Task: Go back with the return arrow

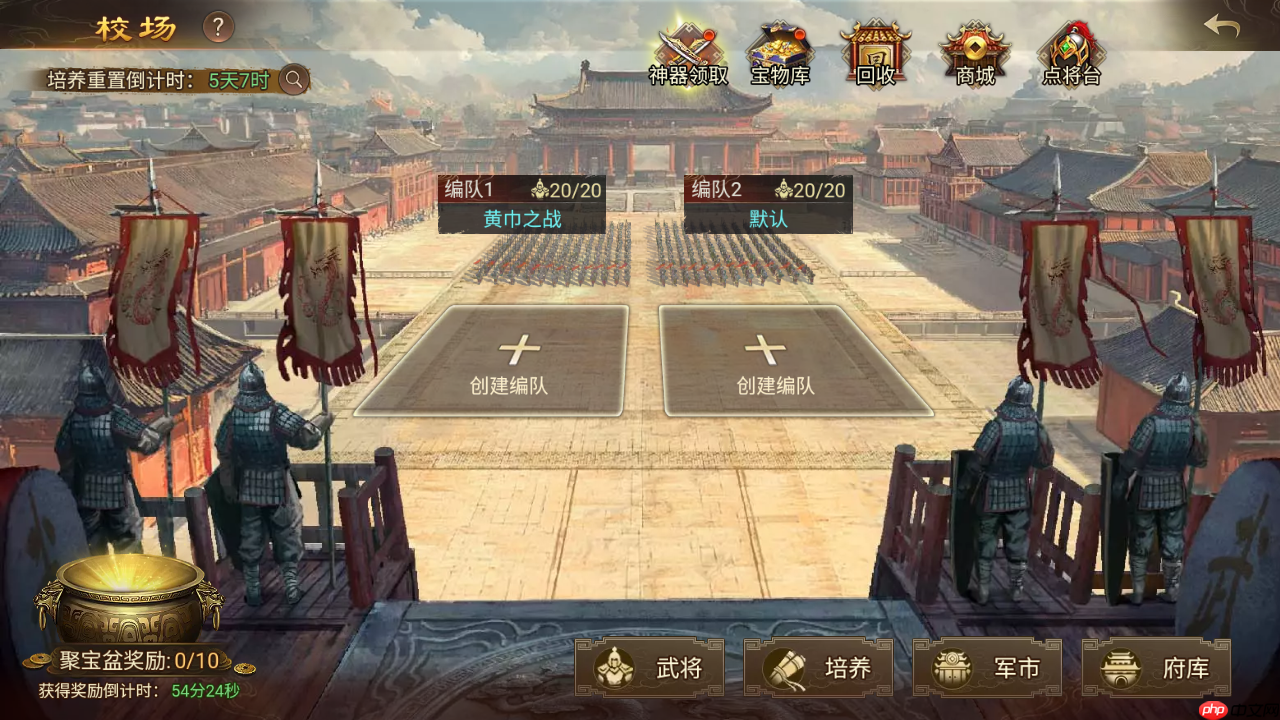Action: coord(1222,26)
